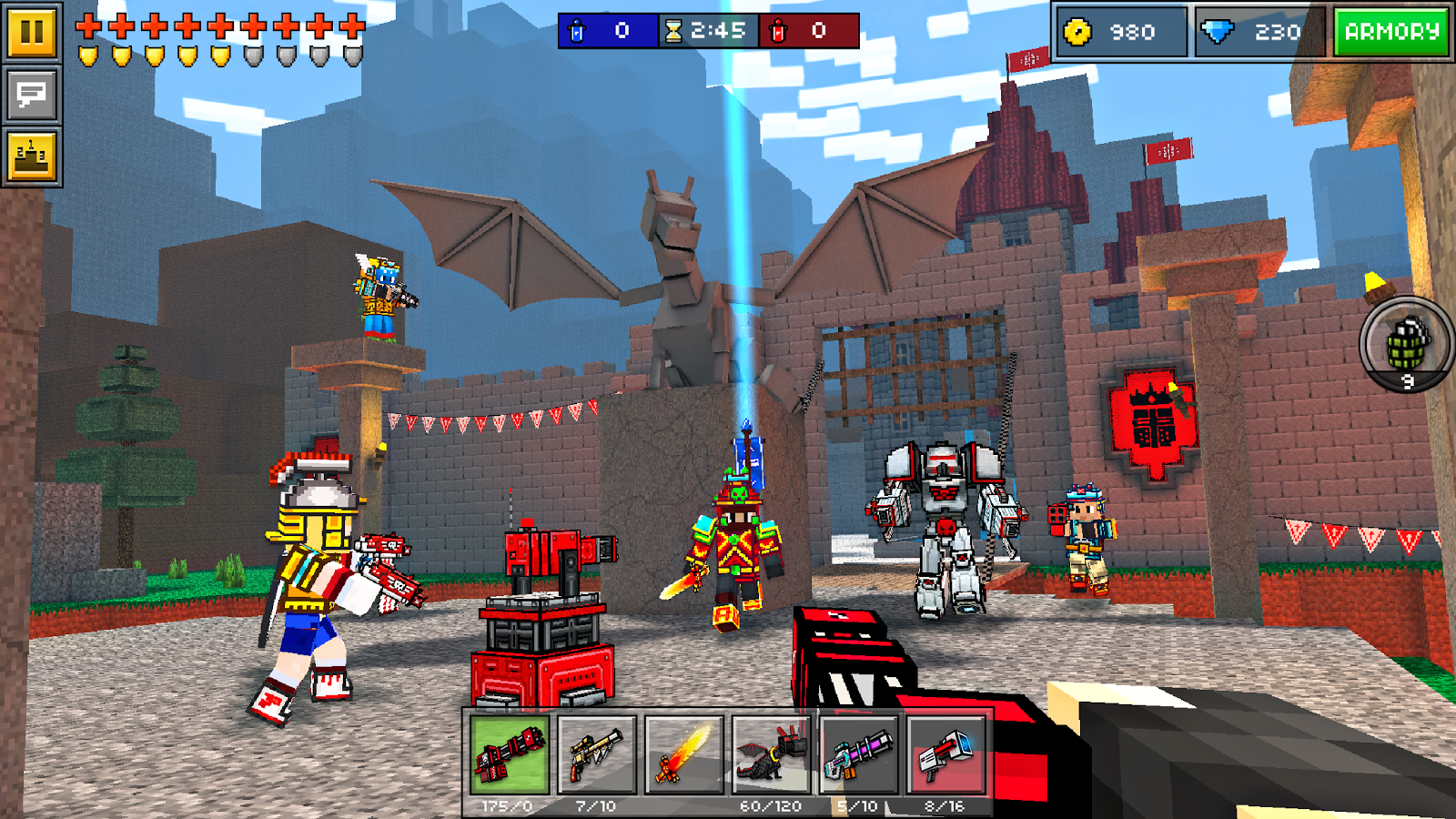The image size is (1456, 819).
Task: Click the gold coin currency icon
Action: (1078, 31)
